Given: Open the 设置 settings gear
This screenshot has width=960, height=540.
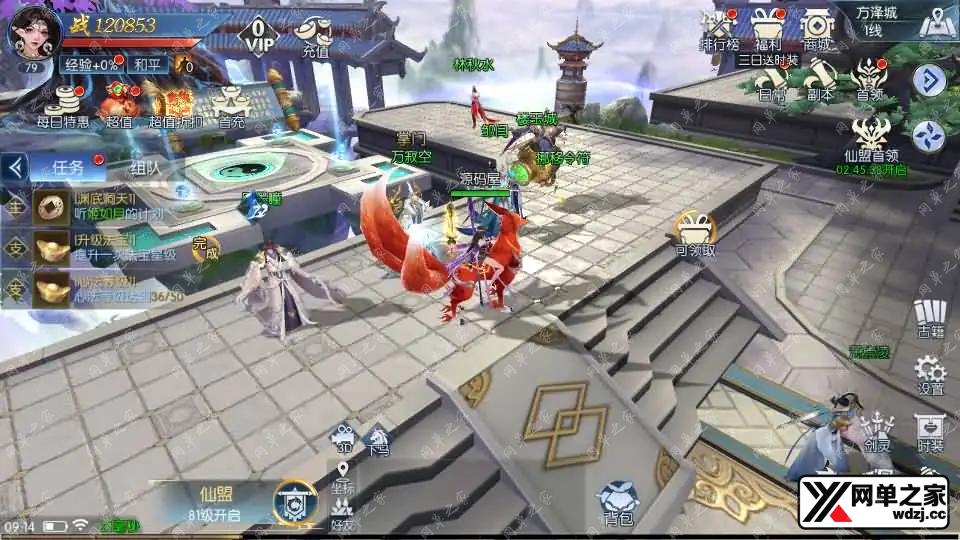Looking at the screenshot, I should (930, 372).
